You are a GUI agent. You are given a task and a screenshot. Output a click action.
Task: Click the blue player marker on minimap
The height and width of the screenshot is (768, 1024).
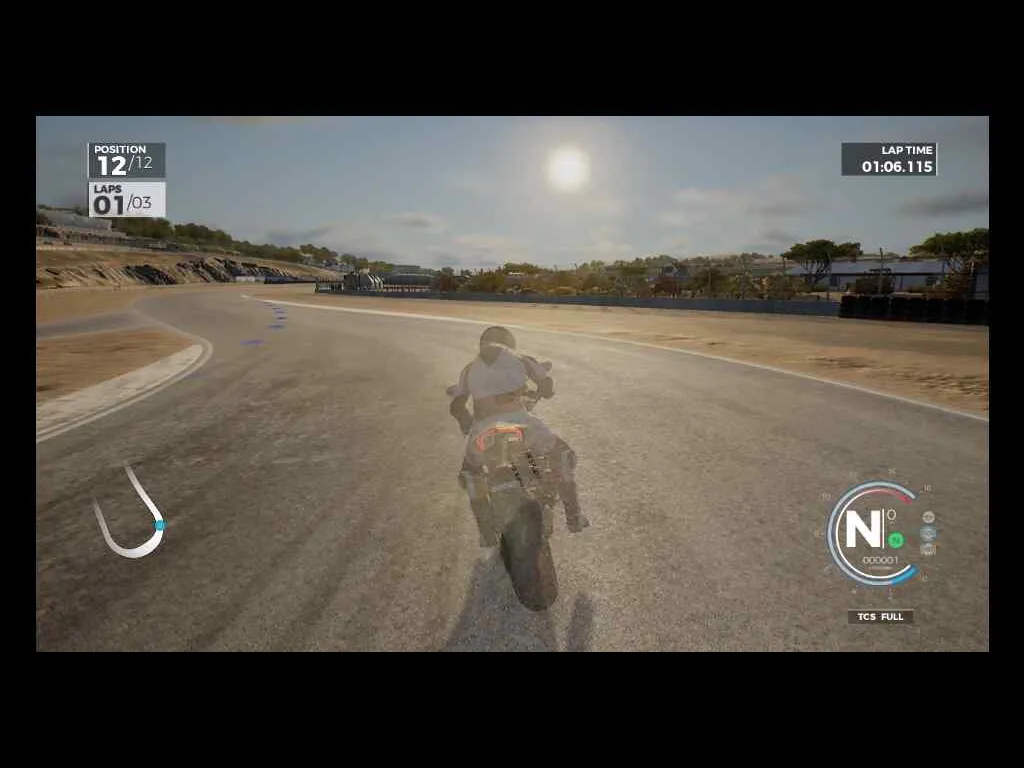click(160, 524)
